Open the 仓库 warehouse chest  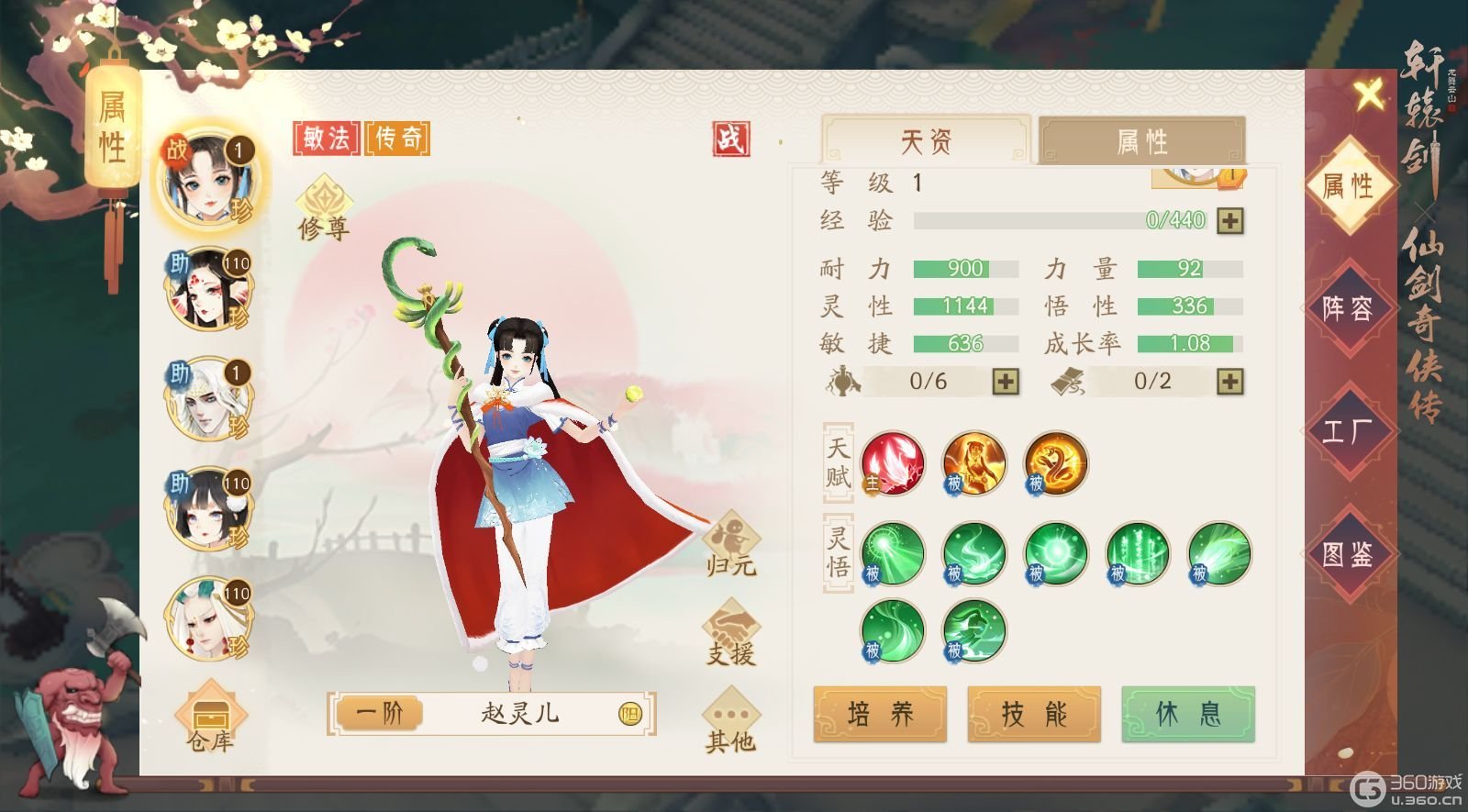click(210, 716)
